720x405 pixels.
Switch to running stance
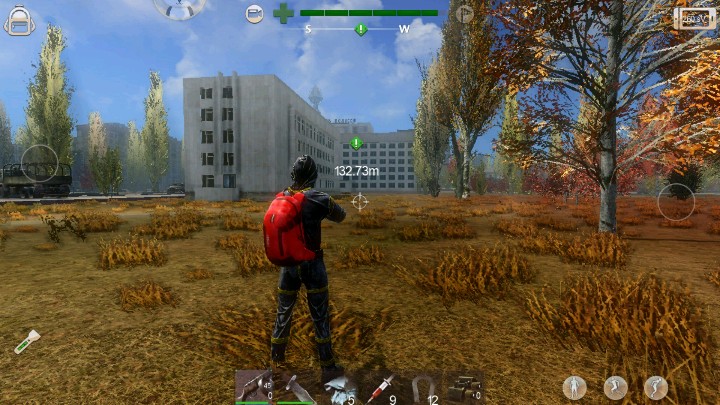615,387
